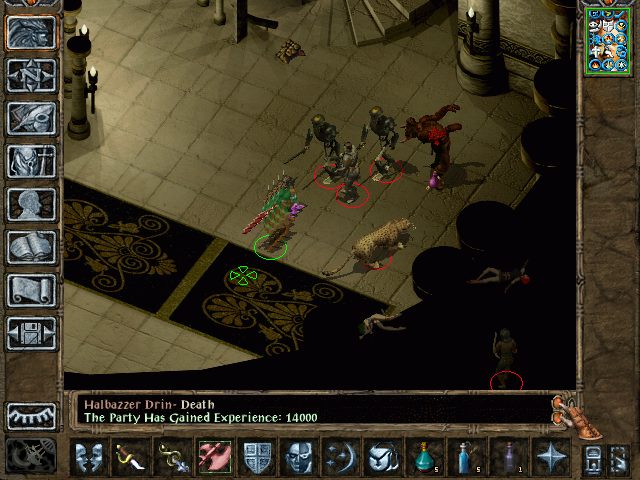Viewport: 640px width, 480px height.
Task: Click the two-masks button on the action bar
Action: point(88,457)
